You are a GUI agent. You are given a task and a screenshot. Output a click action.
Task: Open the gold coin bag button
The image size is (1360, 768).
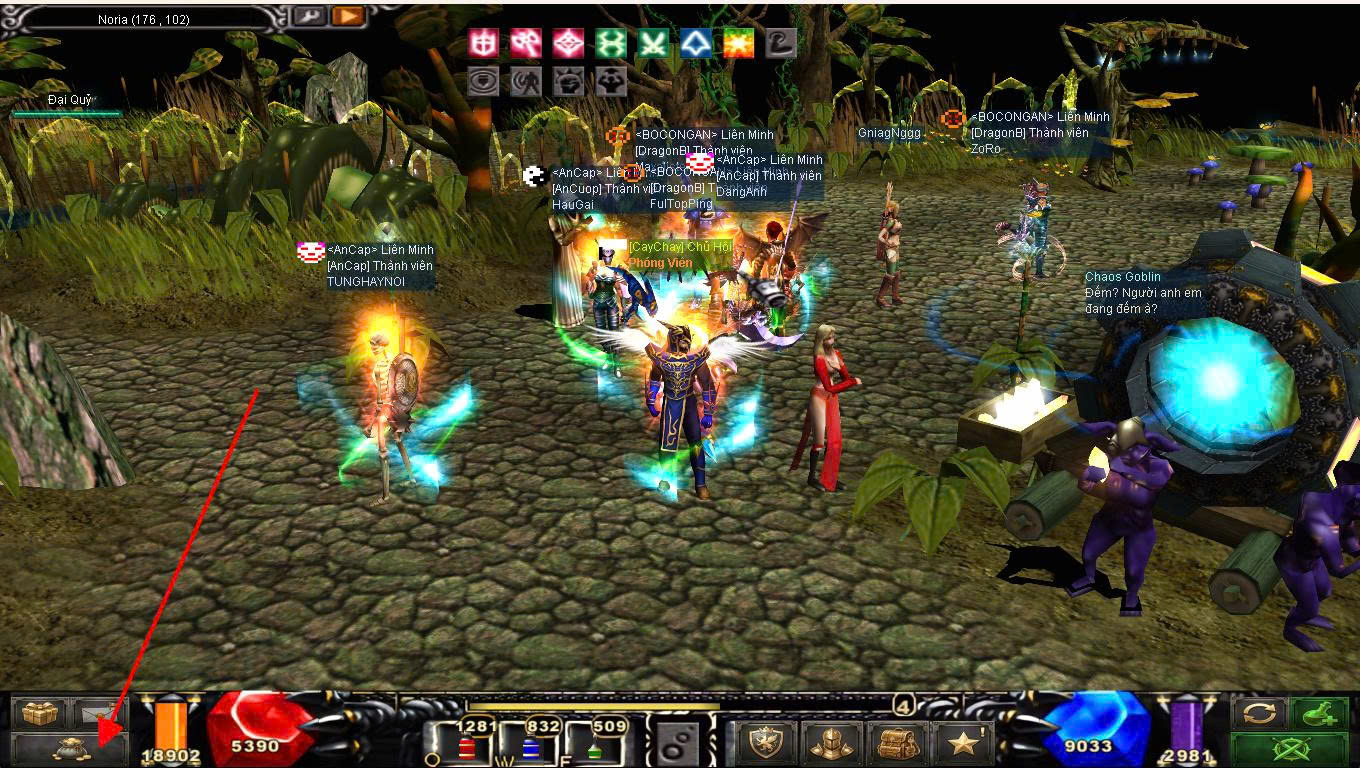pyautogui.click(x=69, y=747)
